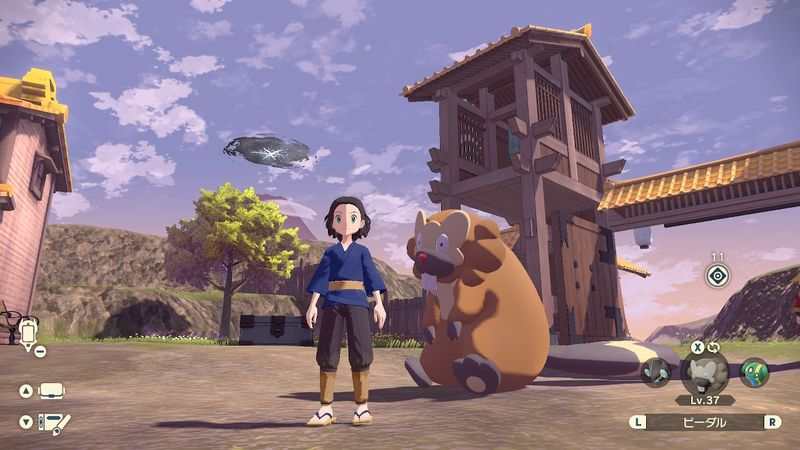Image resolution: width=800 pixels, height=450 pixels.
Task: Open the satchel bag icon
Action: click(52, 391)
